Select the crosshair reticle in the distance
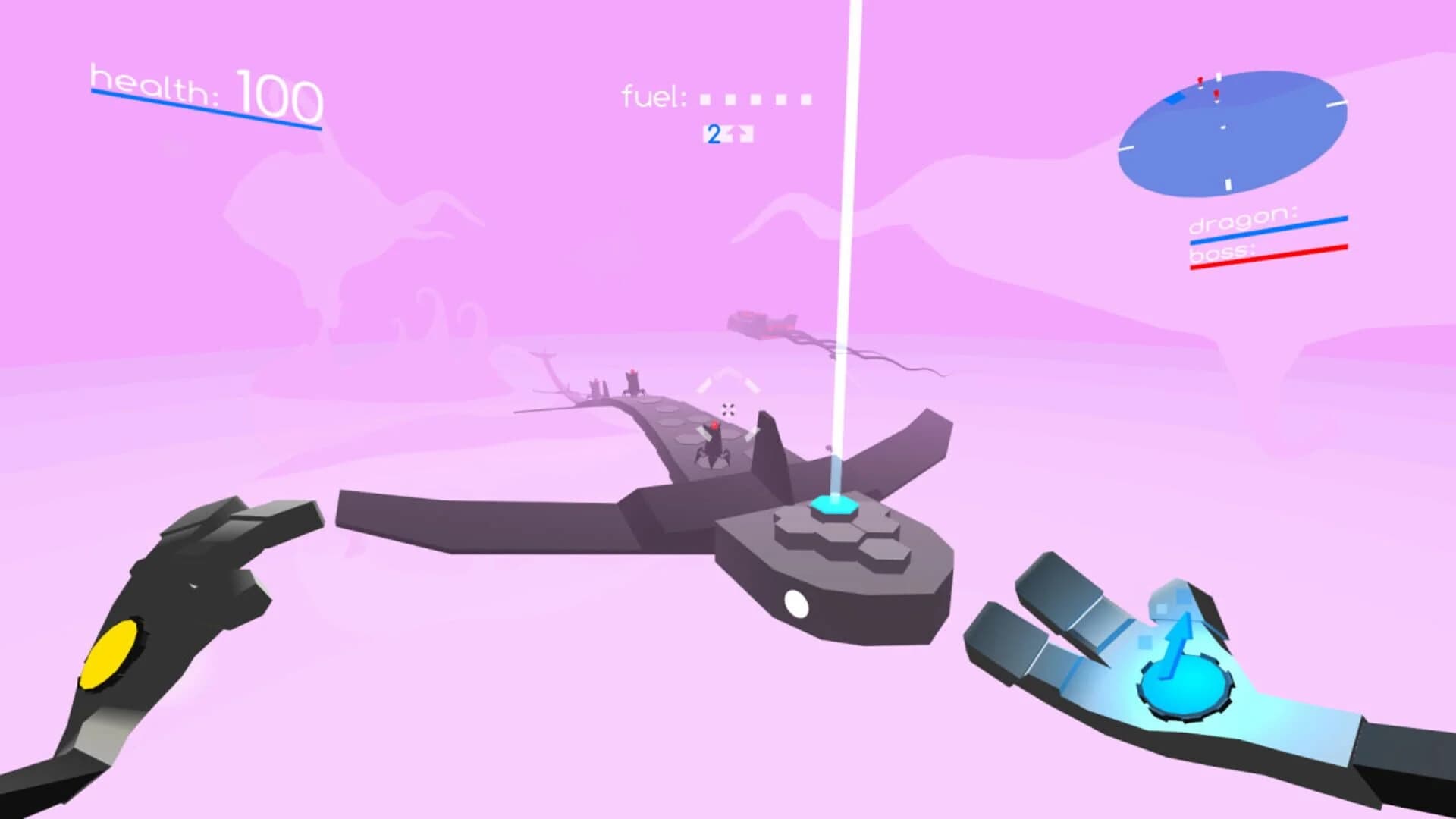The image size is (1456, 819). pyautogui.click(x=730, y=408)
